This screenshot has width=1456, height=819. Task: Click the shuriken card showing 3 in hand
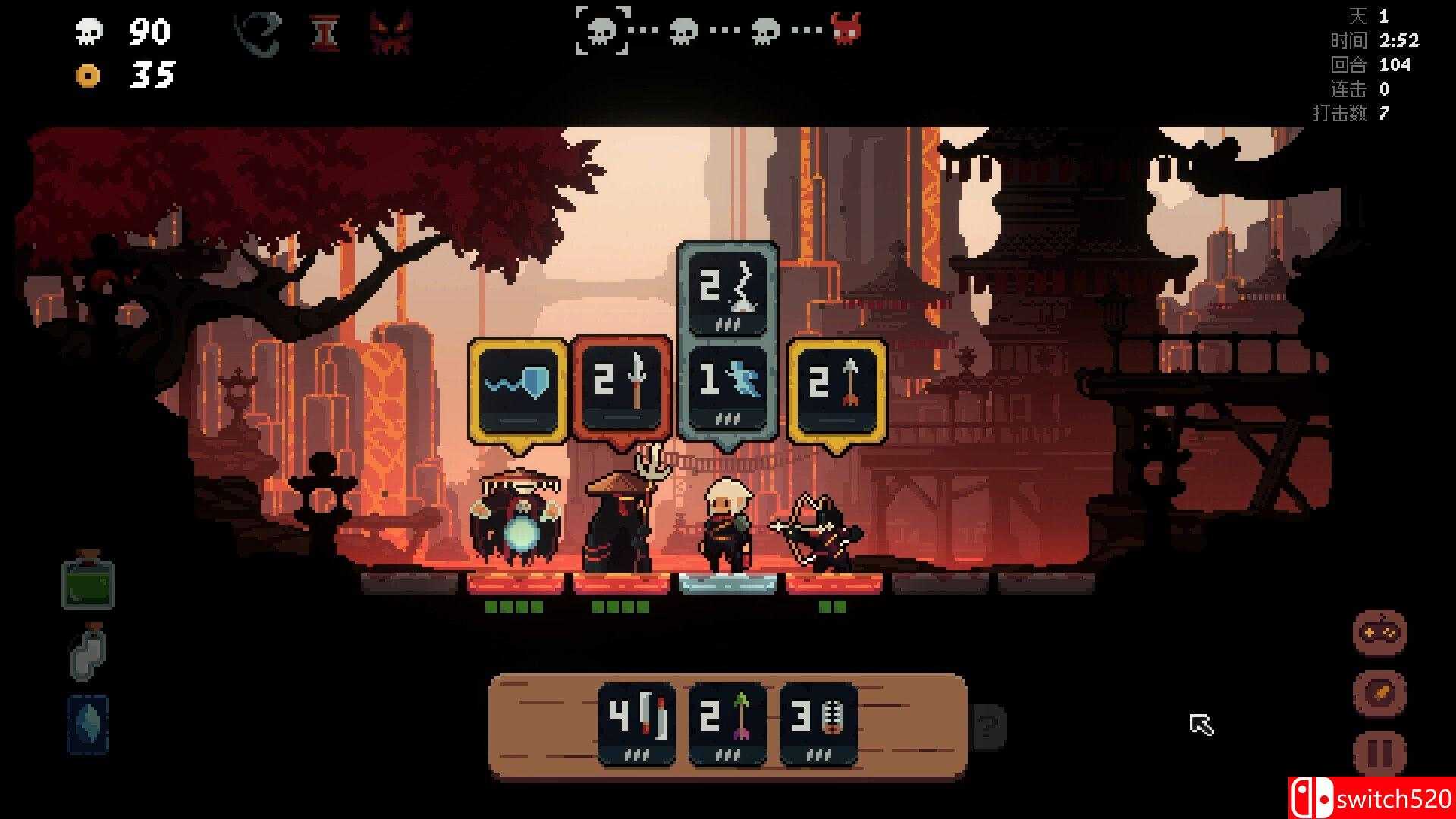point(817,720)
